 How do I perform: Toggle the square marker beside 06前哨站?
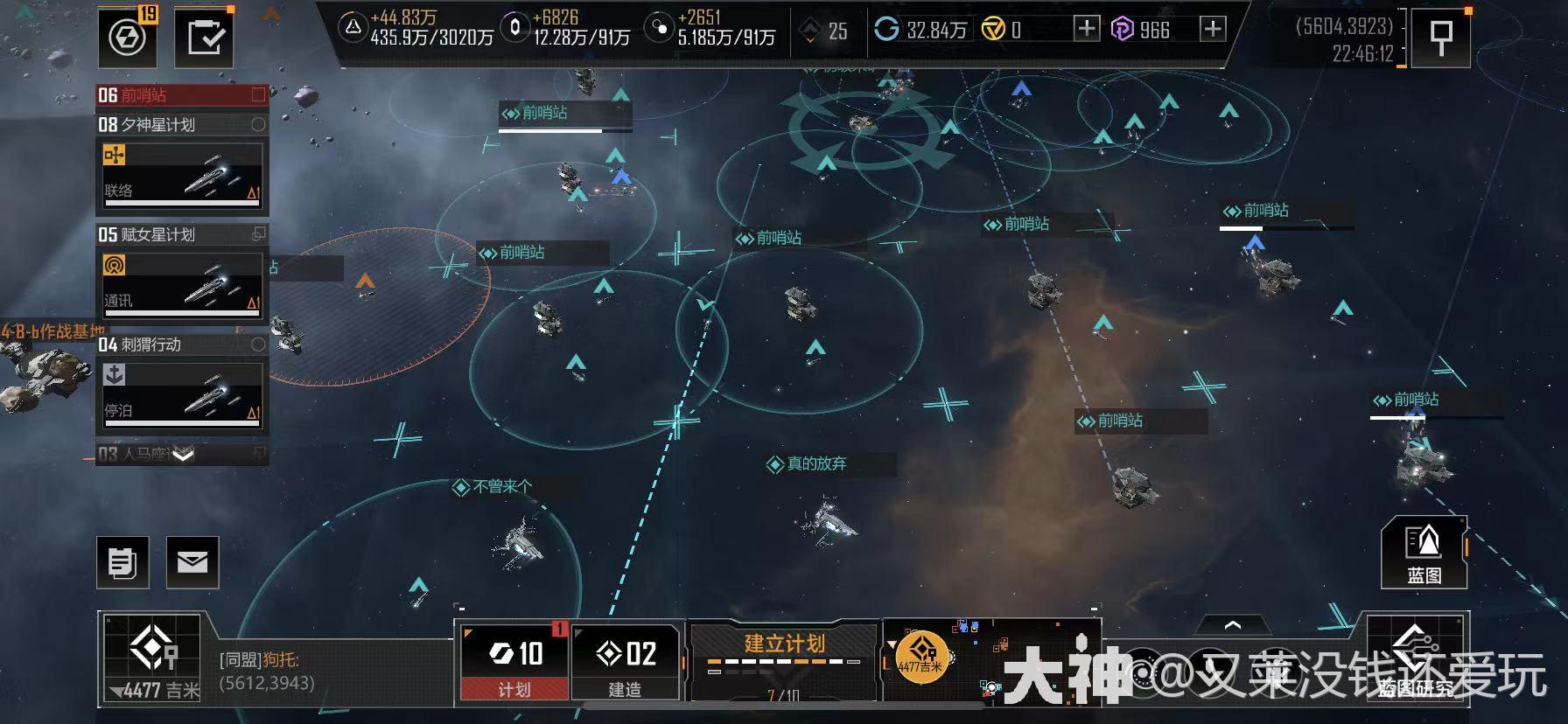pos(259,95)
